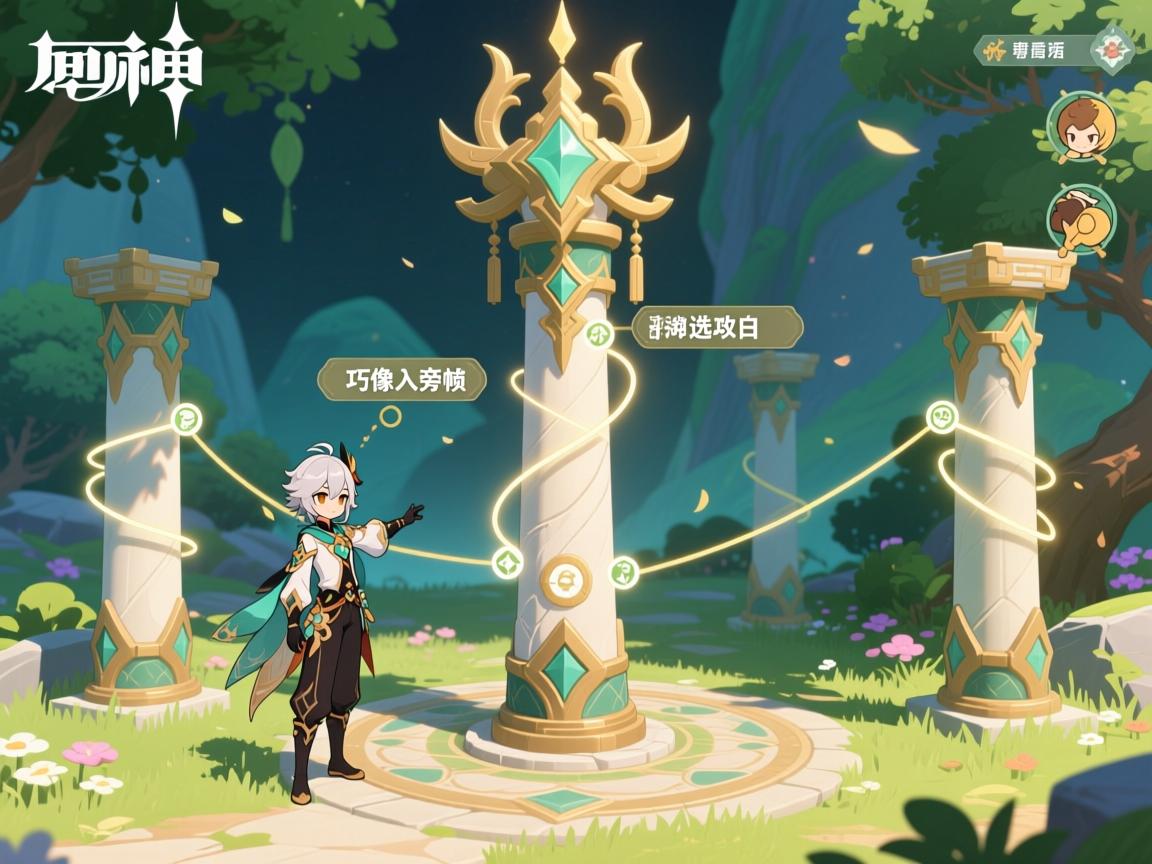Click the label bubble ending in 选攻白
Screen dimensions: 1152x864
pyautogui.click(x=717, y=327)
